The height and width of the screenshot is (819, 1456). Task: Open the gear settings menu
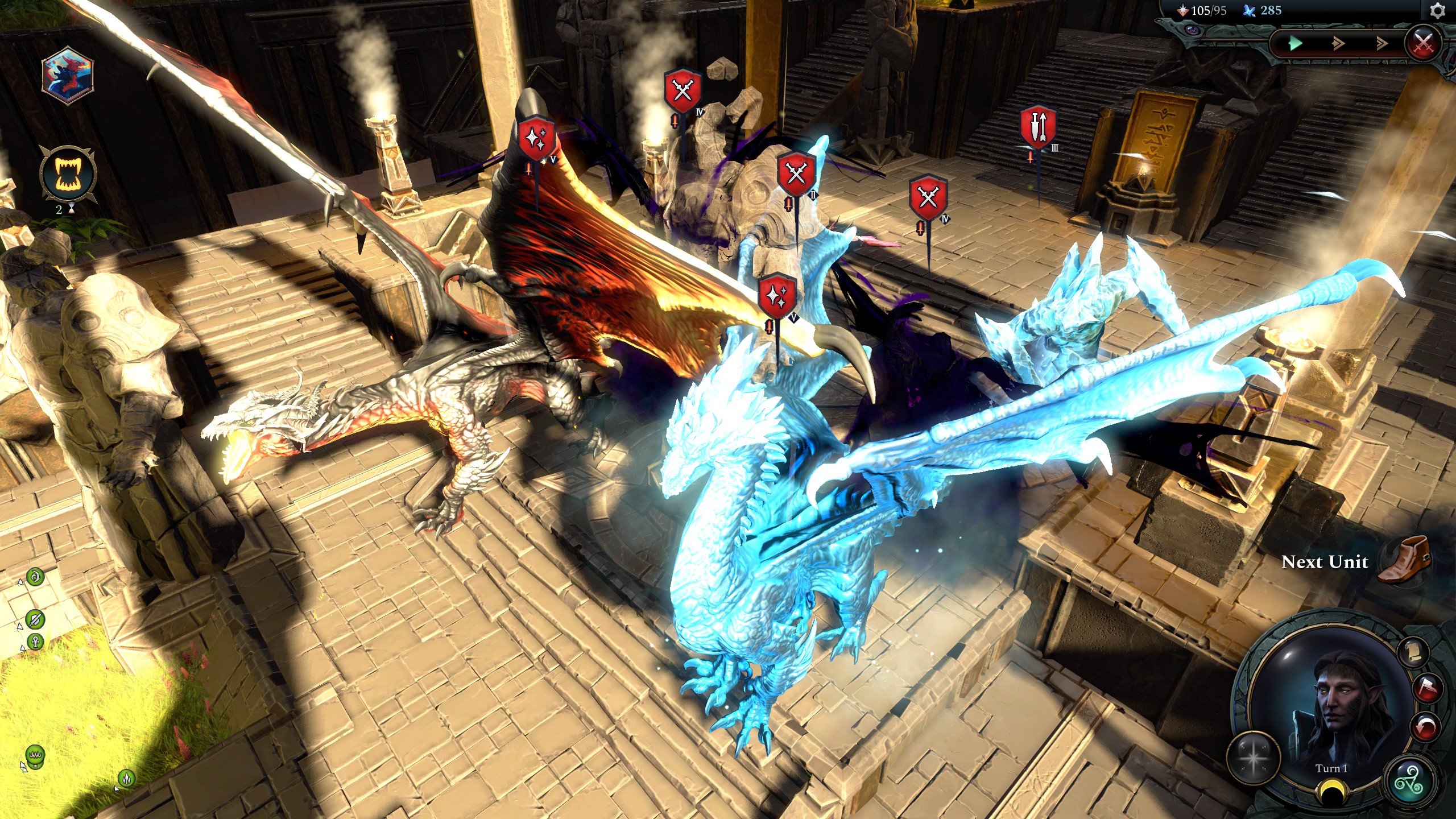[1437, 11]
